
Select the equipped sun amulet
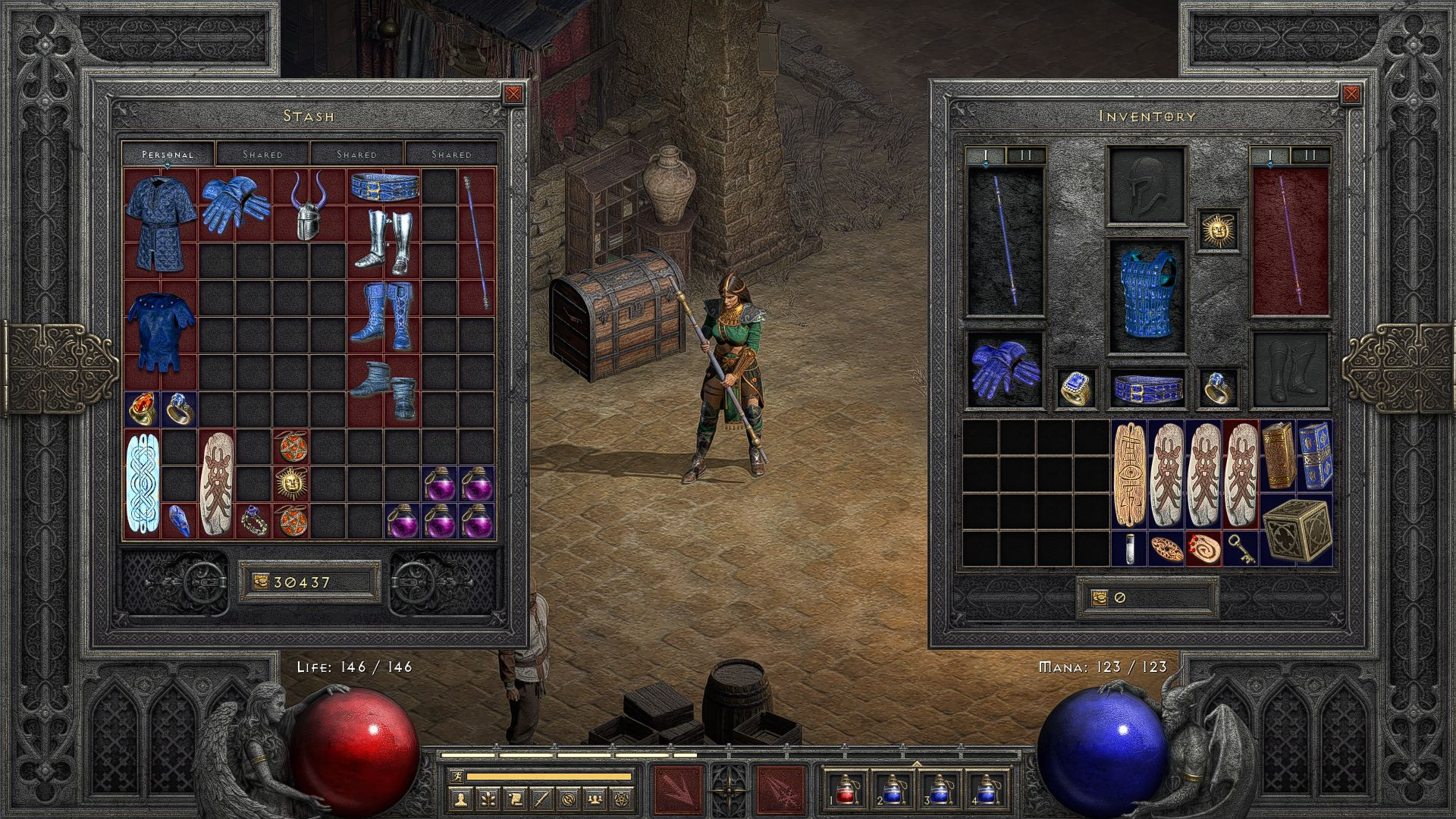point(1219,229)
